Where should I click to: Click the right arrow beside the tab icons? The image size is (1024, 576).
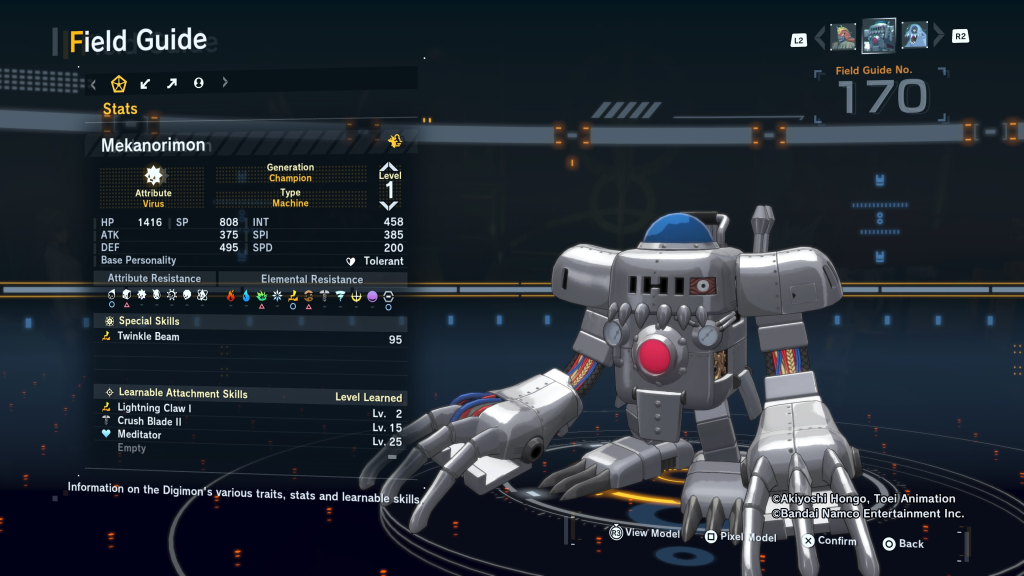(225, 83)
